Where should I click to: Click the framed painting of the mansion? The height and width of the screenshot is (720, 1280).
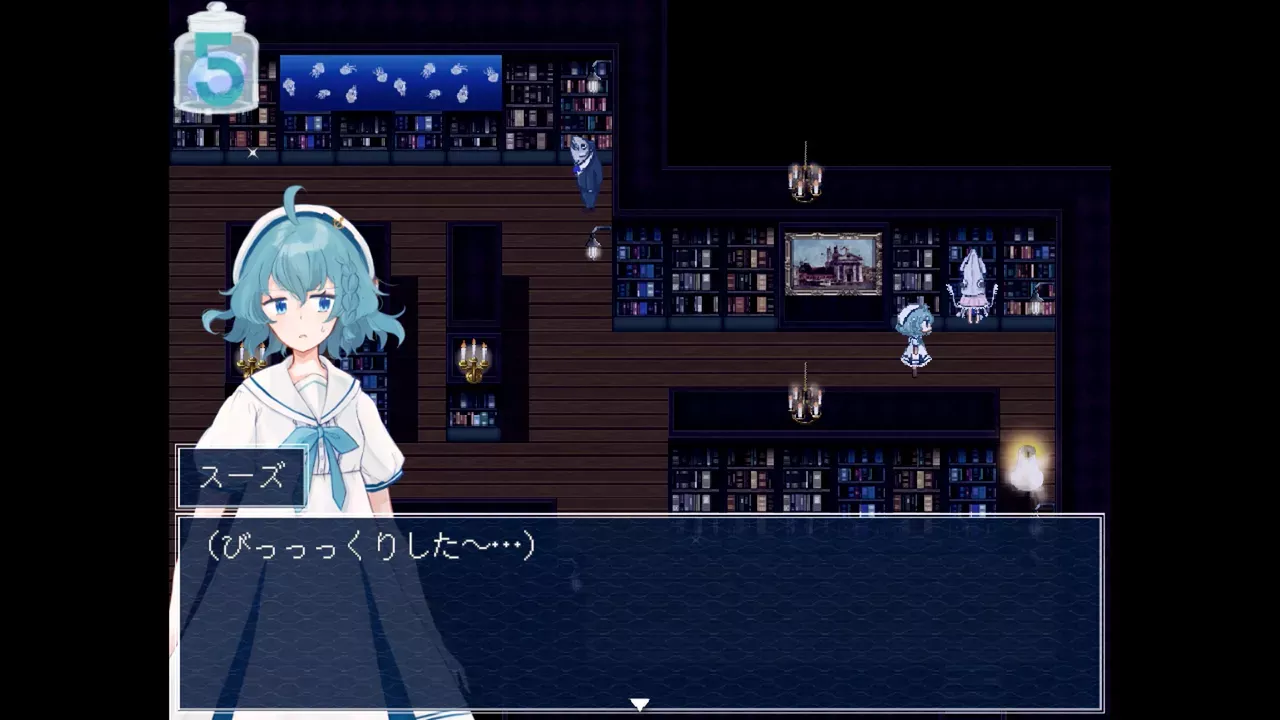(833, 263)
